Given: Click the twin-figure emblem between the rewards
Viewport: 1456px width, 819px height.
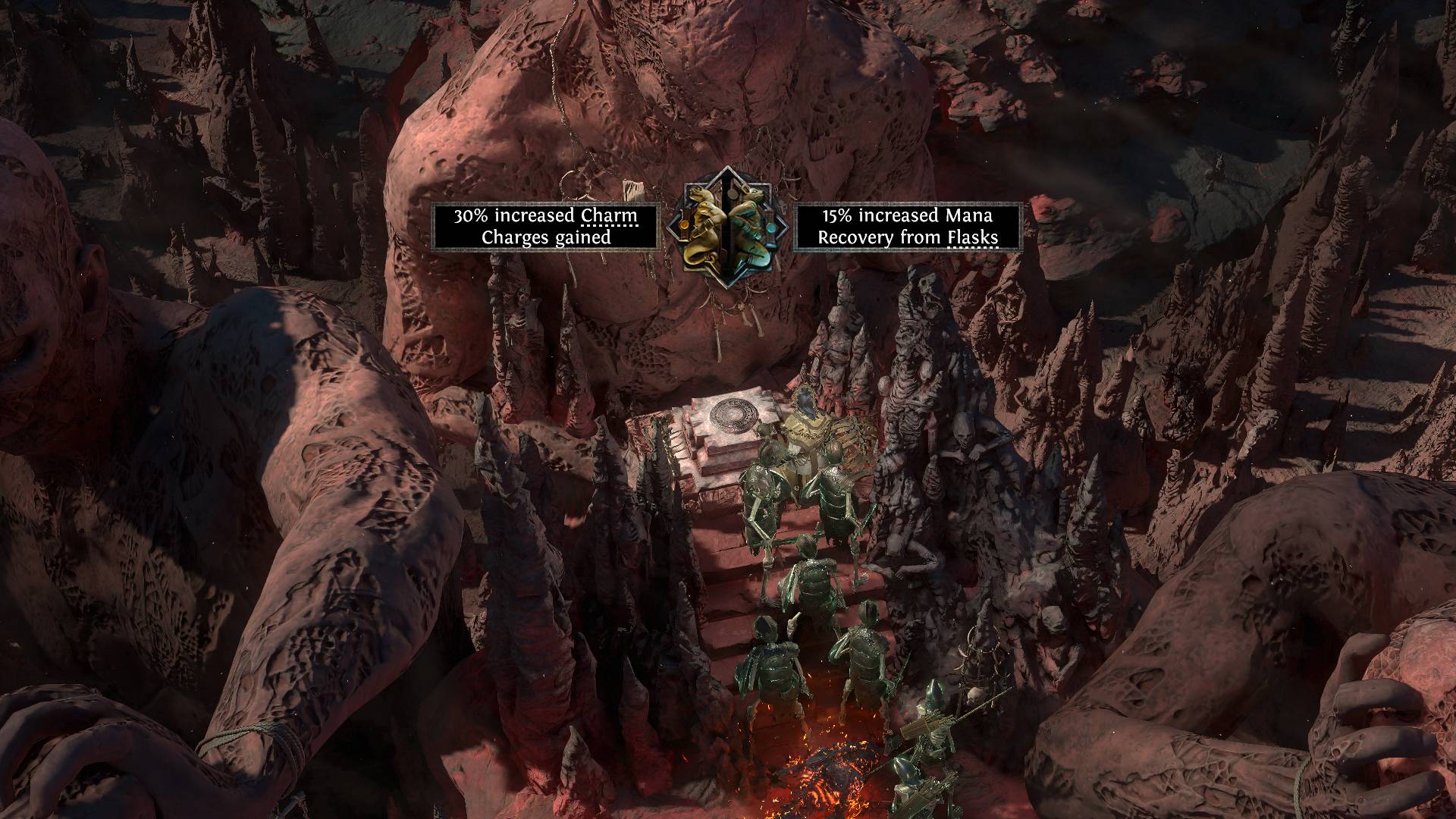Looking at the screenshot, I should [726, 225].
